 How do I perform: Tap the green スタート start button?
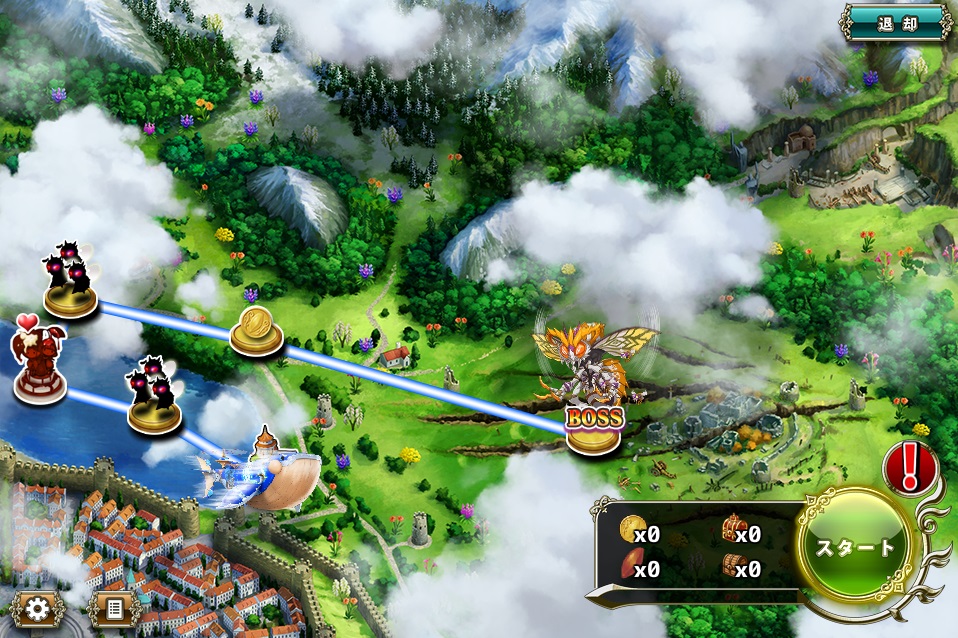[857, 546]
